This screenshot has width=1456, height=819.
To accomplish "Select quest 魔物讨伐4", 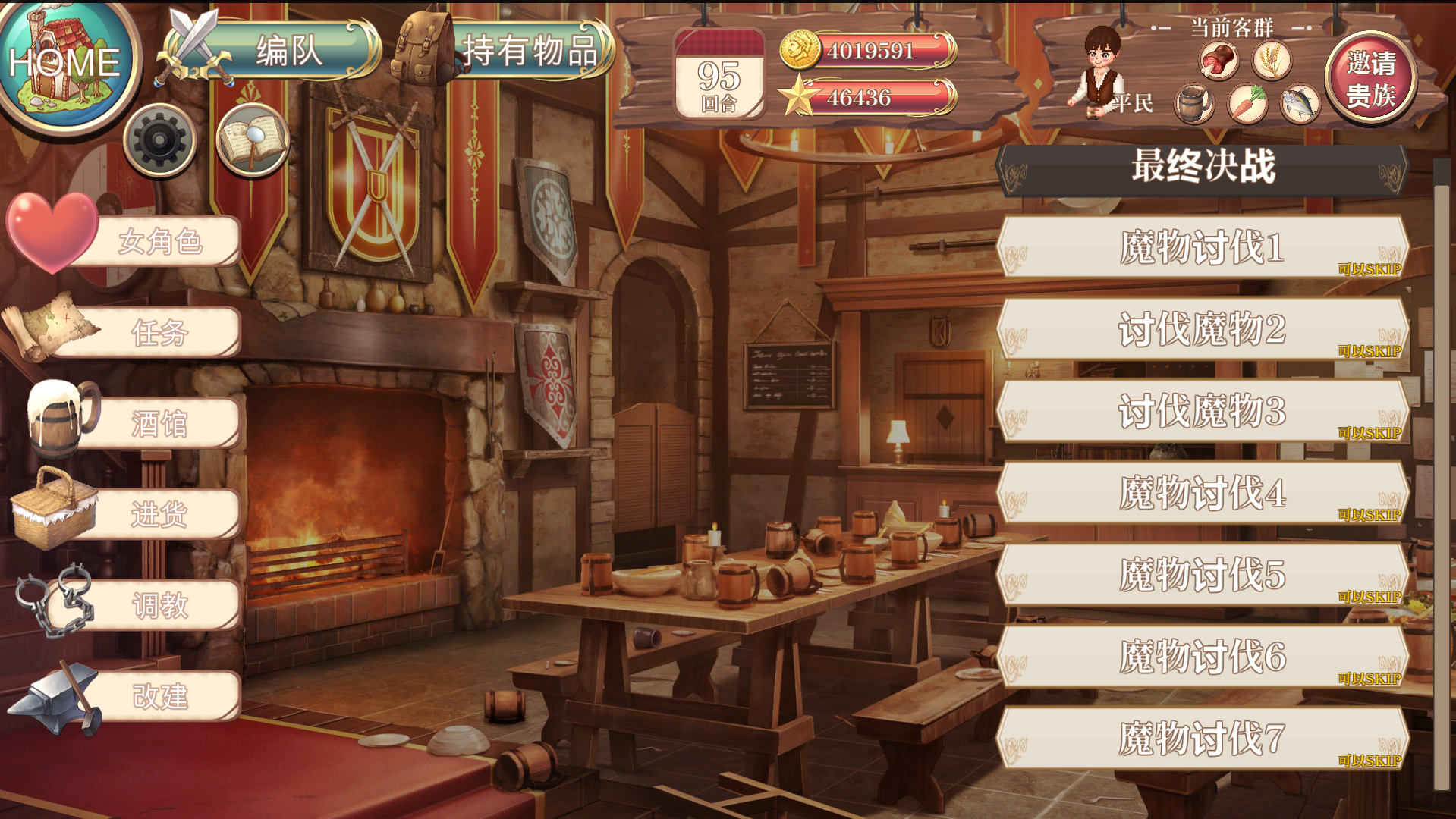I will pyautogui.click(x=1203, y=493).
